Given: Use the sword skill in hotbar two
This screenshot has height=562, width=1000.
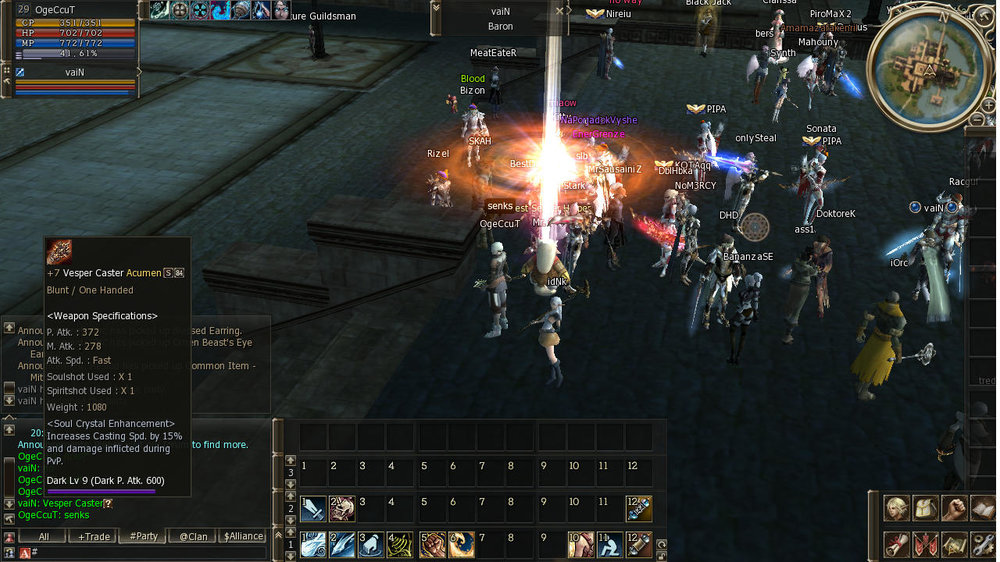Looking at the screenshot, I should pyautogui.click(x=313, y=508).
